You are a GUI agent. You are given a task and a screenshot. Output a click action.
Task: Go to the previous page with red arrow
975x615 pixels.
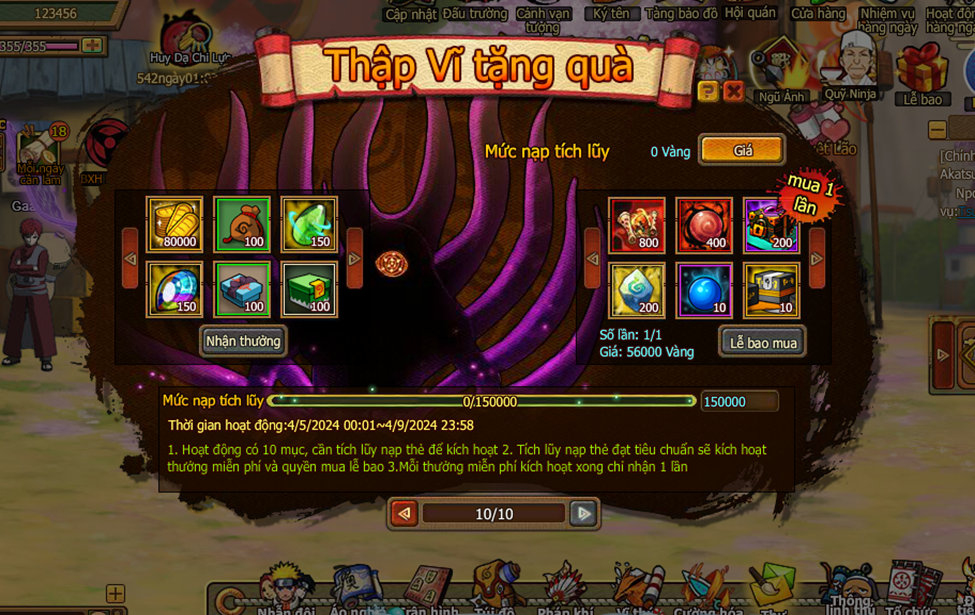coord(404,514)
